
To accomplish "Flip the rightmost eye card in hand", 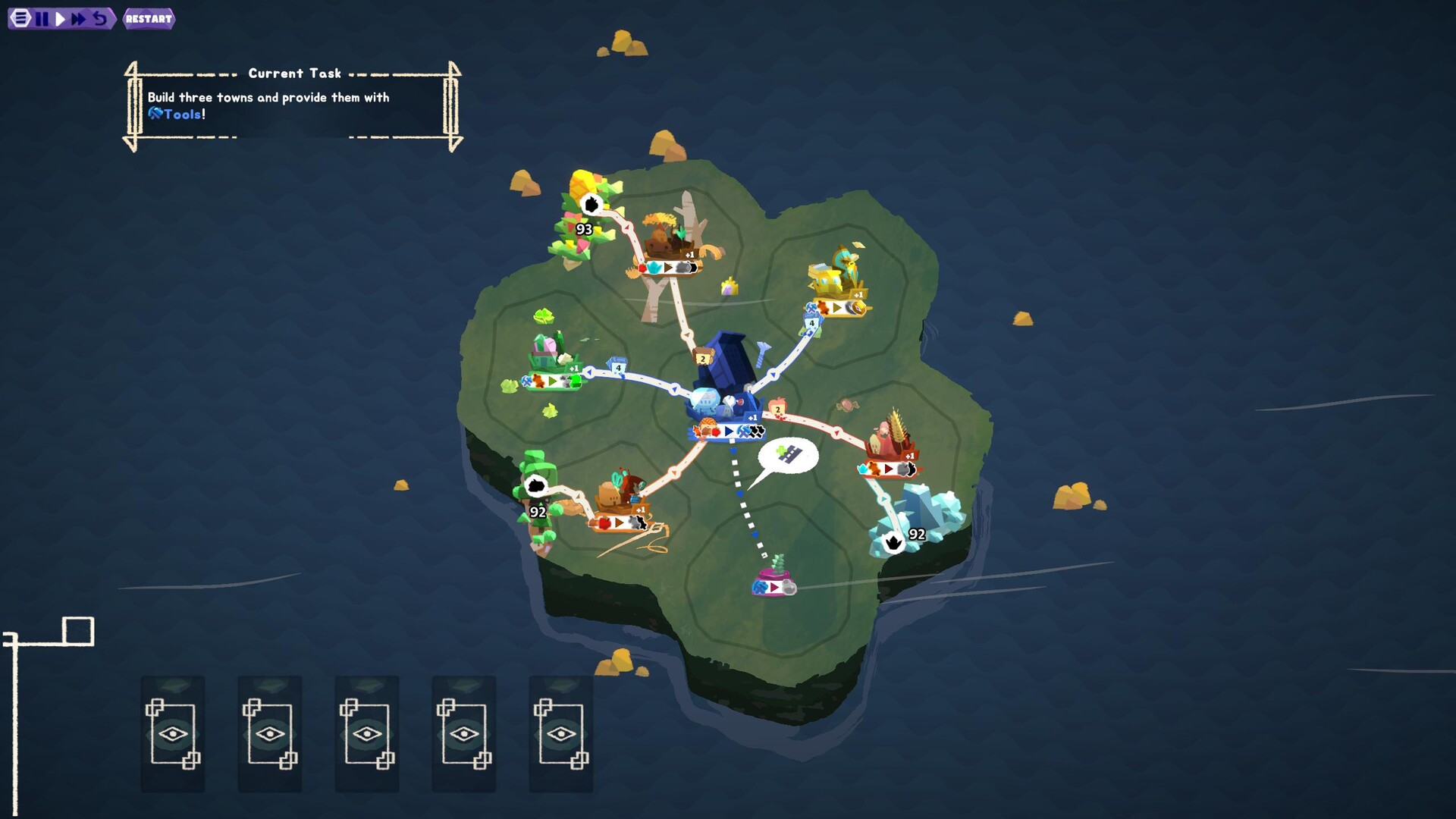I will pyautogui.click(x=560, y=733).
